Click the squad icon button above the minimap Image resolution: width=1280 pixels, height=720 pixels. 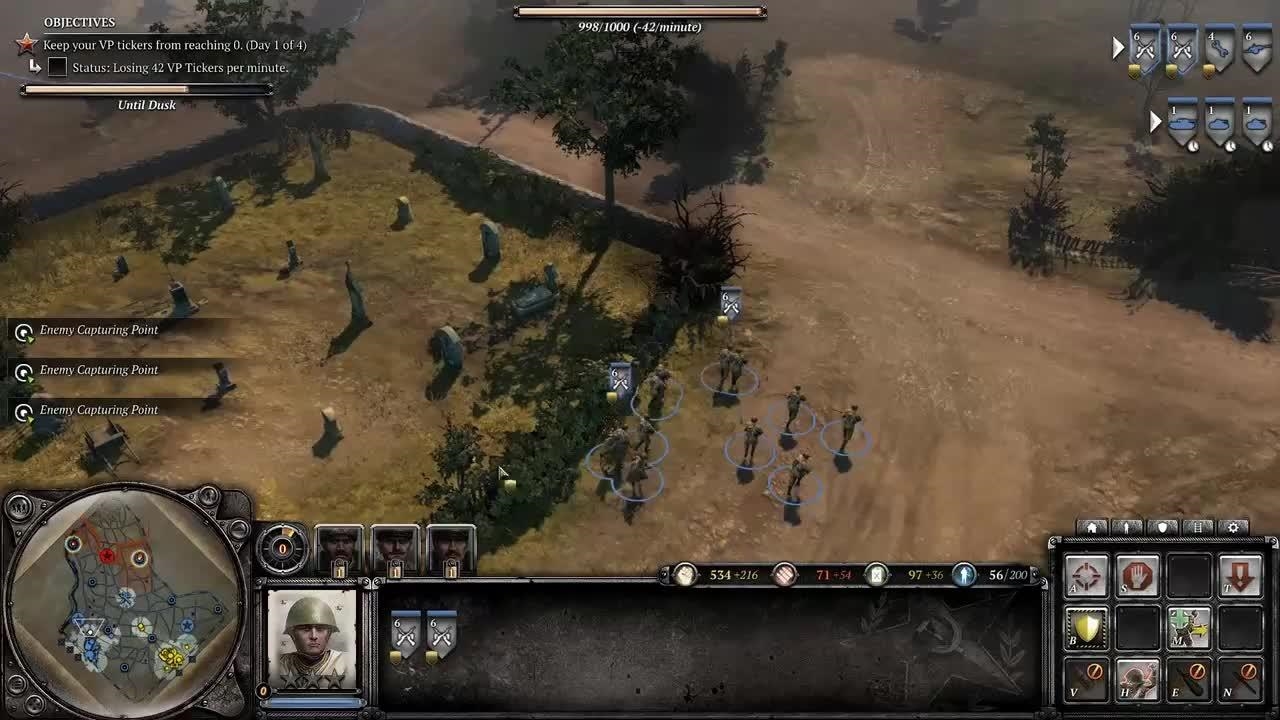click(19, 507)
